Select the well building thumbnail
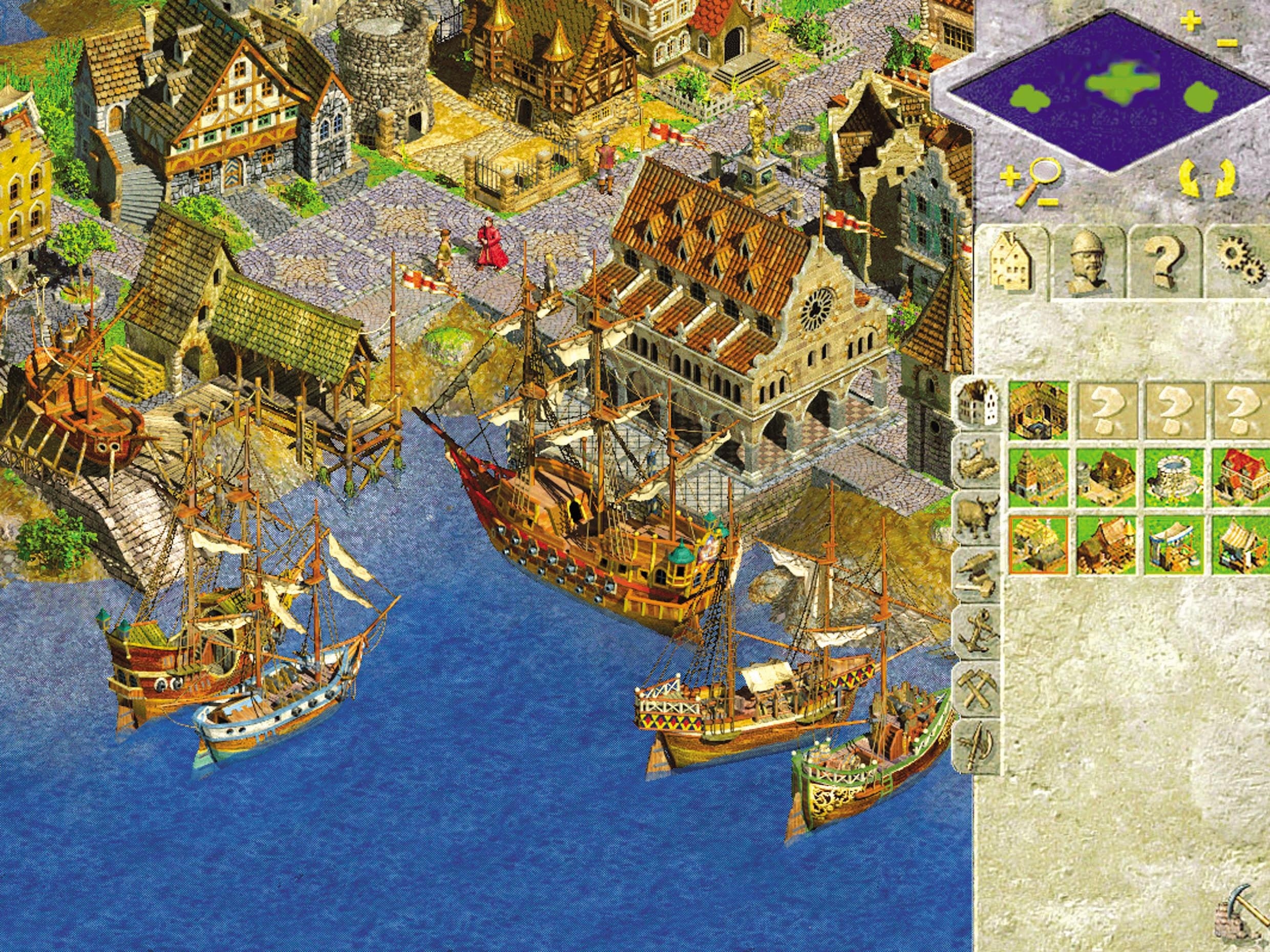 1172,477
